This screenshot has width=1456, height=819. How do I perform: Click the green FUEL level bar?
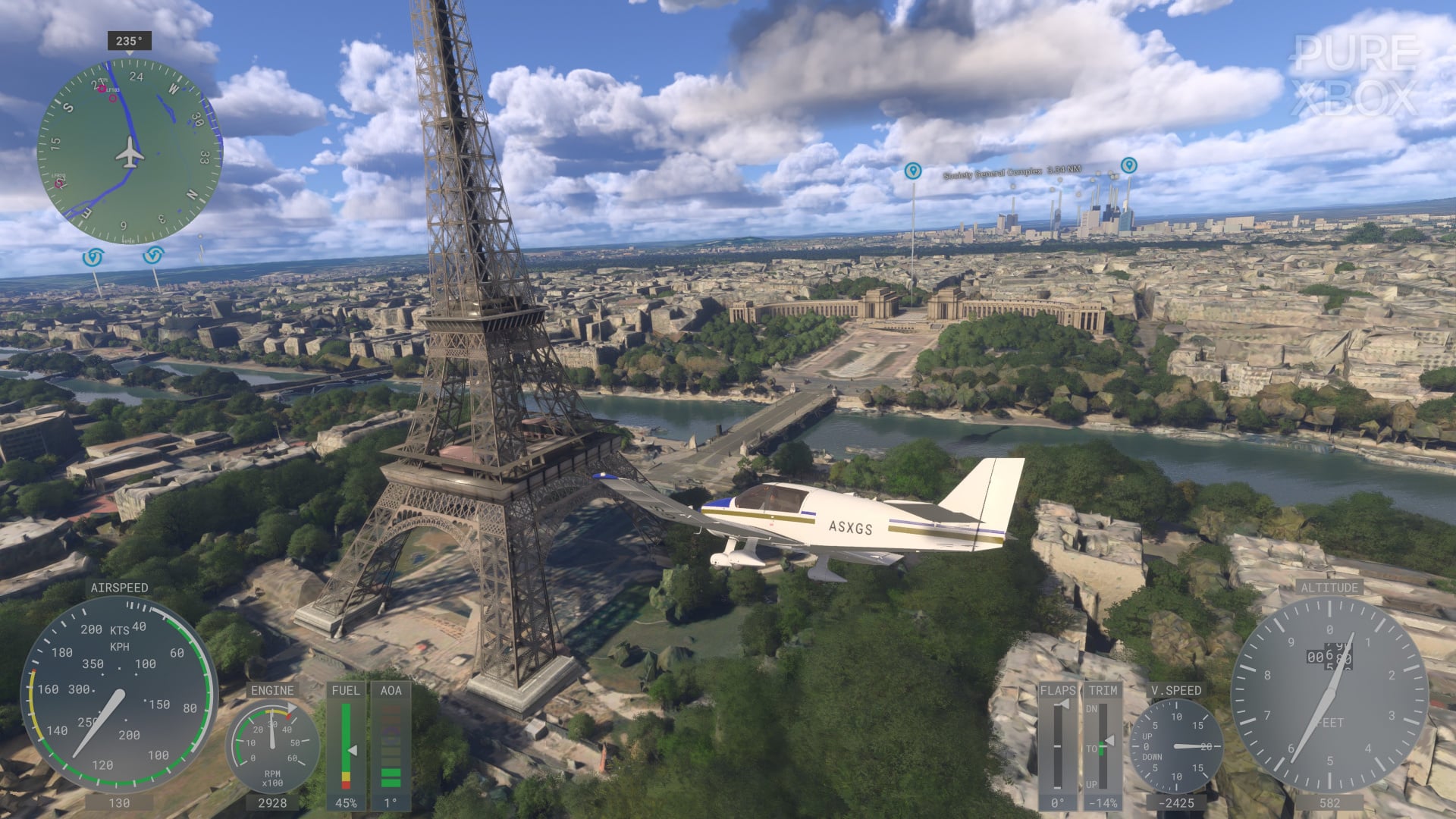tap(345, 728)
